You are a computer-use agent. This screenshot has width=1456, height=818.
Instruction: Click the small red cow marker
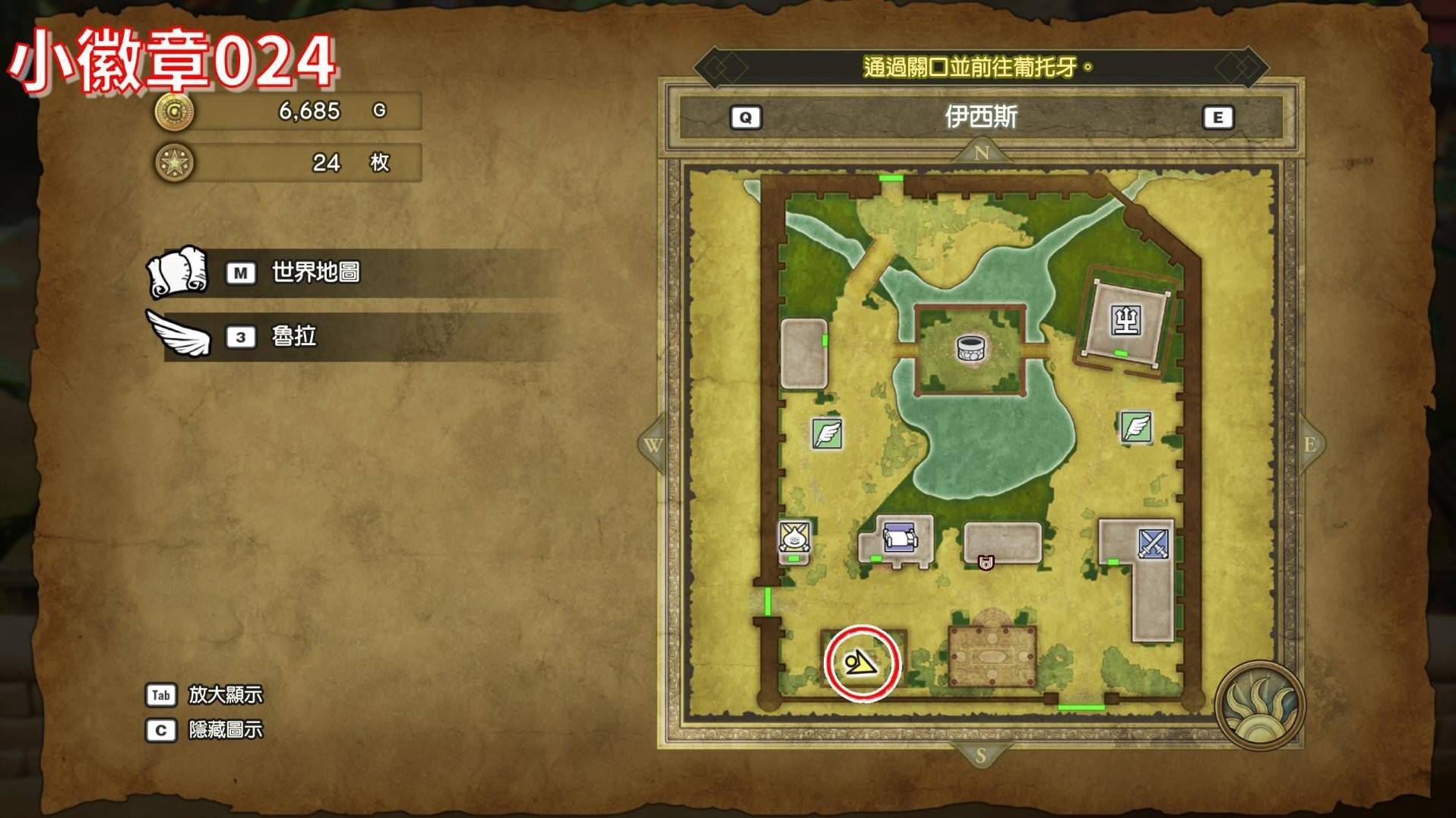coord(986,563)
